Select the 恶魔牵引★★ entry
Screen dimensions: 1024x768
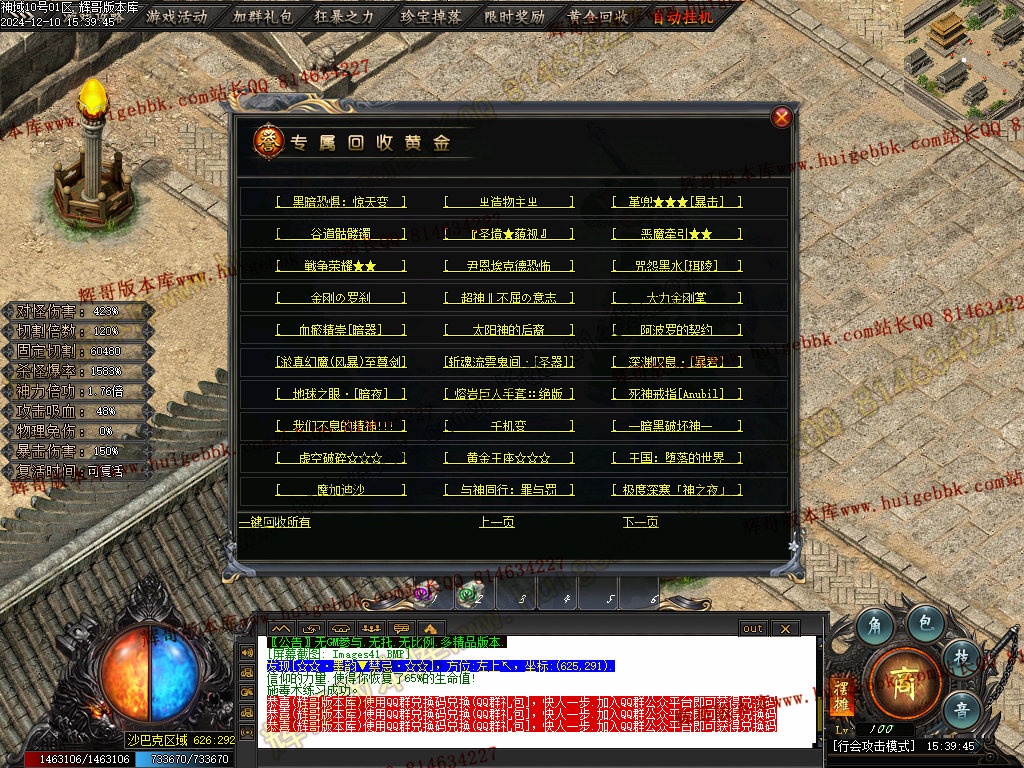677,234
